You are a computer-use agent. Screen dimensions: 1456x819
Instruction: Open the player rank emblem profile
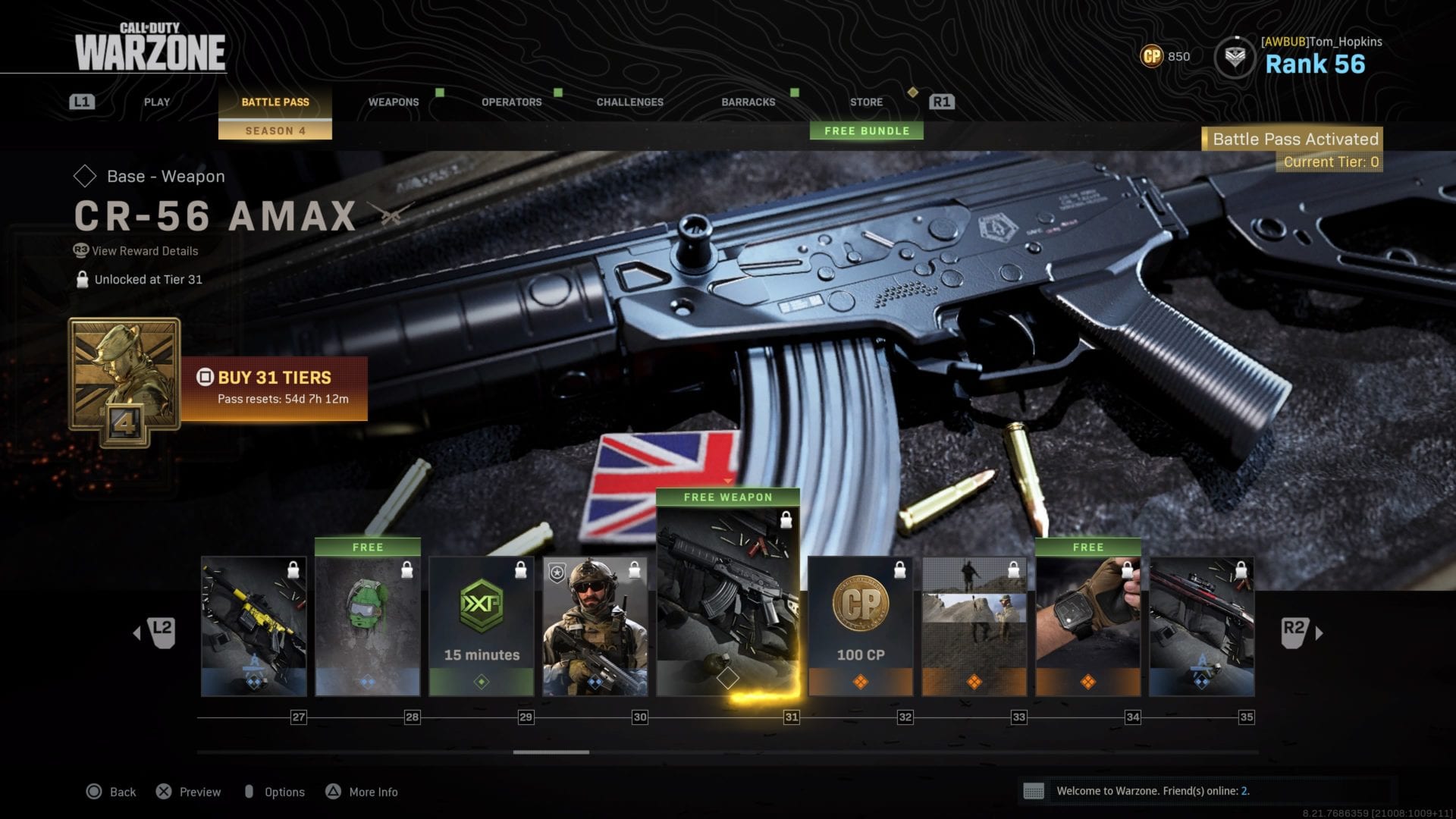click(x=1235, y=57)
